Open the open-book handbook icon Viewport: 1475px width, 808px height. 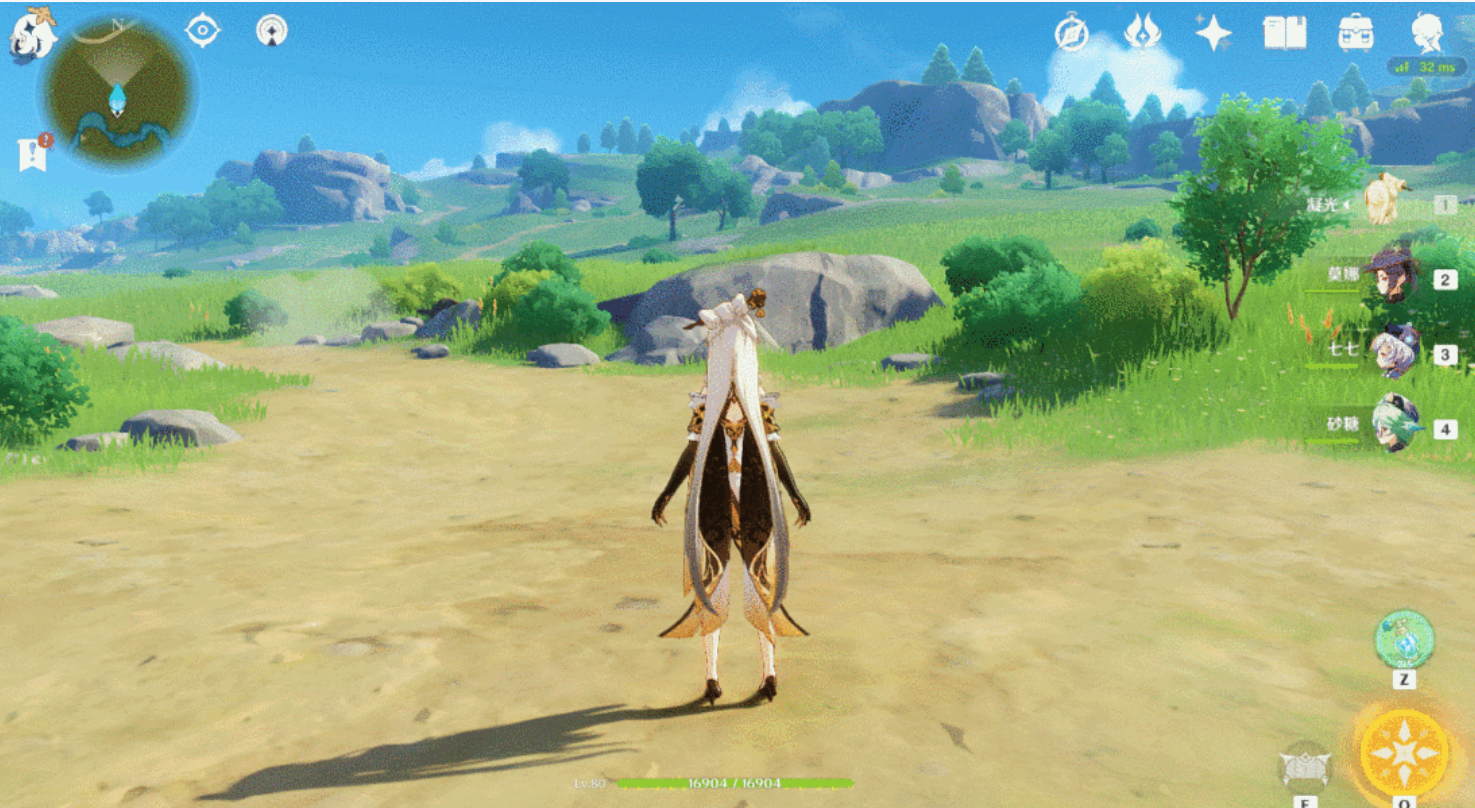pyautogui.click(x=1284, y=33)
